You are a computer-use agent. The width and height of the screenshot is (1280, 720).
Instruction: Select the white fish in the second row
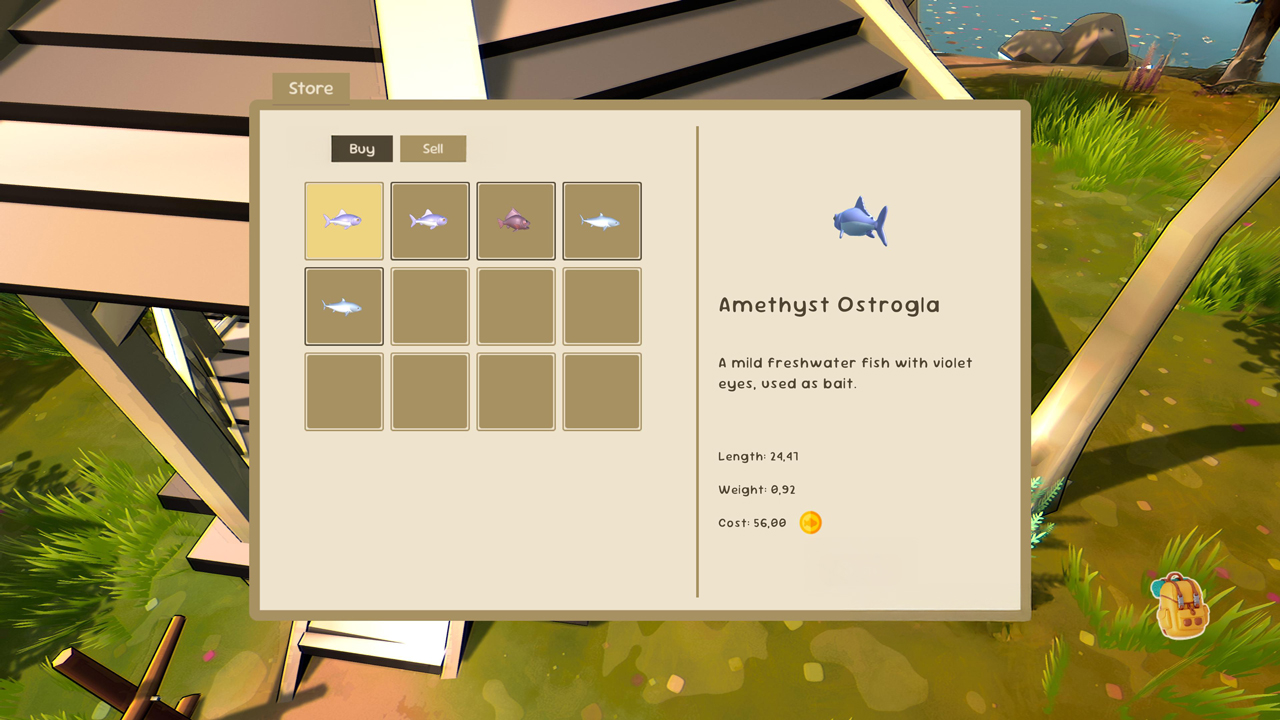tap(344, 305)
